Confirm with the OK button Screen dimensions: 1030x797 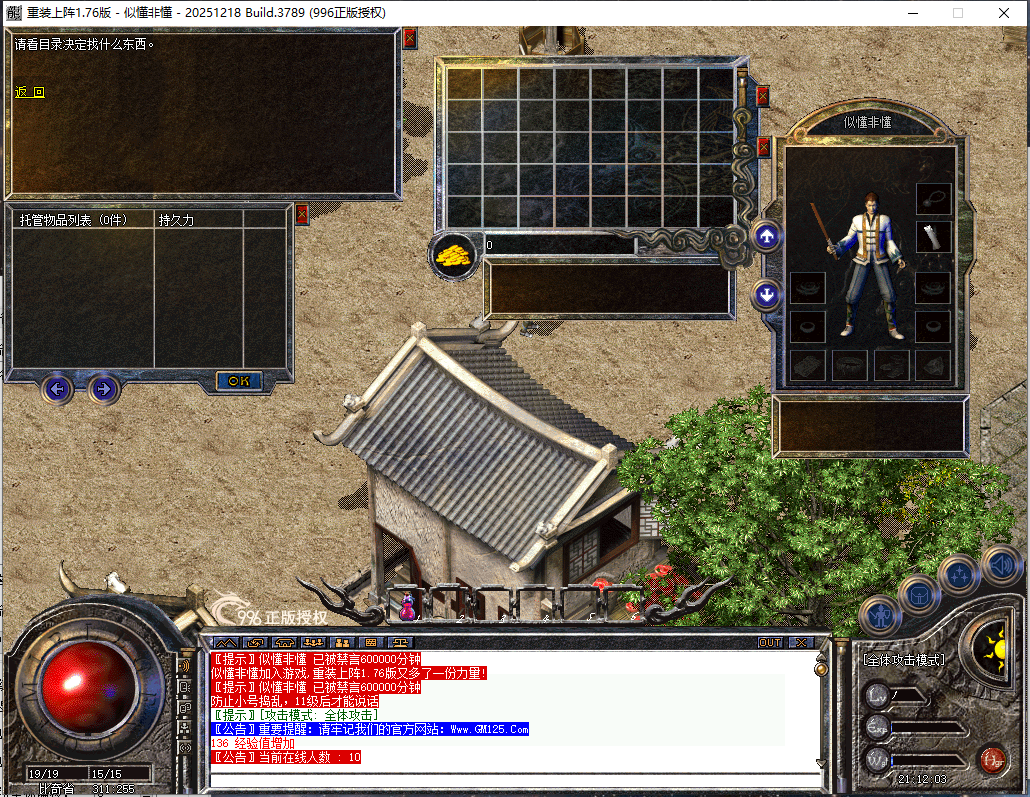click(238, 381)
